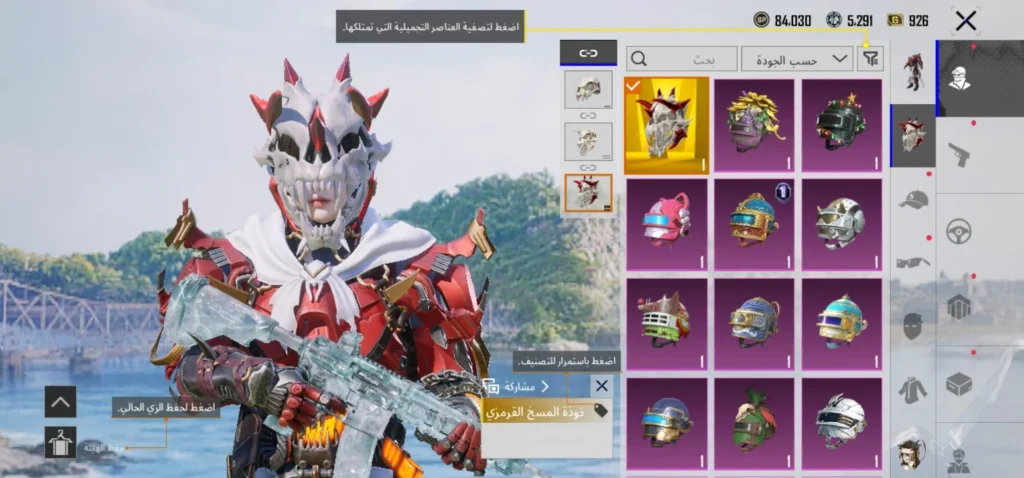Open the owned-items filter funnel

point(871,59)
